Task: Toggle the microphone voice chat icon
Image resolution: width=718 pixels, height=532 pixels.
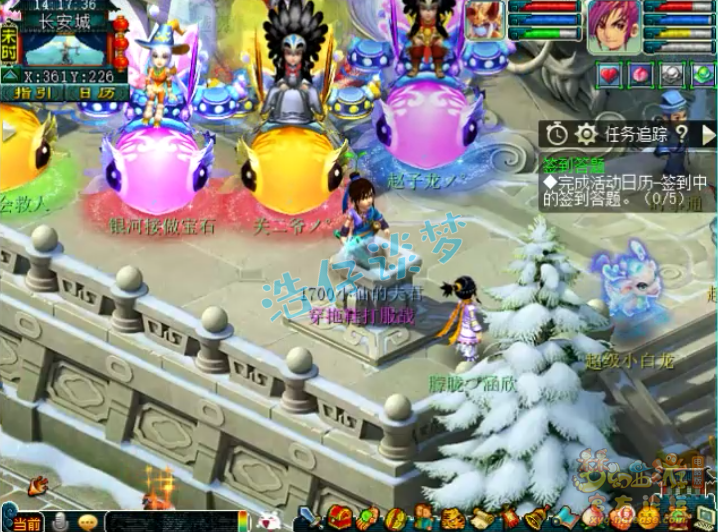Action: click(x=61, y=522)
